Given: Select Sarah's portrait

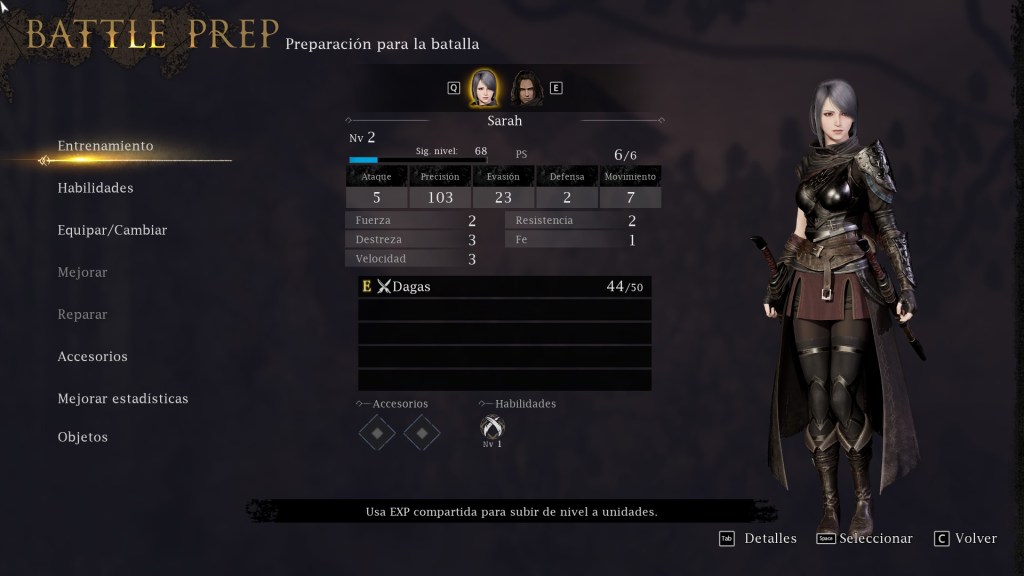Looking at the screenshot, I should [x=484, y=88].
